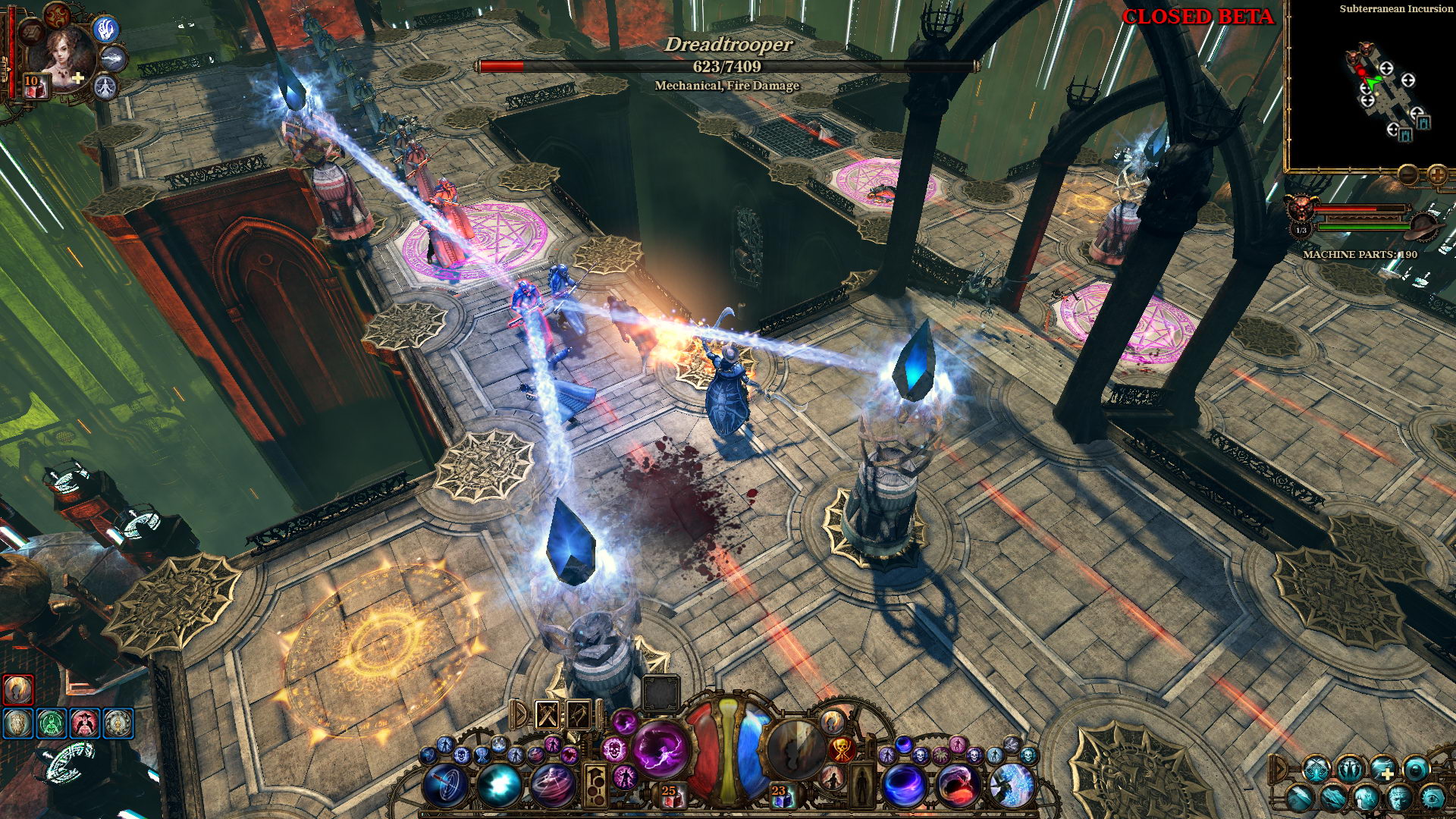Image resolution: width=1456 pixels, height=819 pixels.
Task: Use the dagger target skill orb
Action: point(445,785)
